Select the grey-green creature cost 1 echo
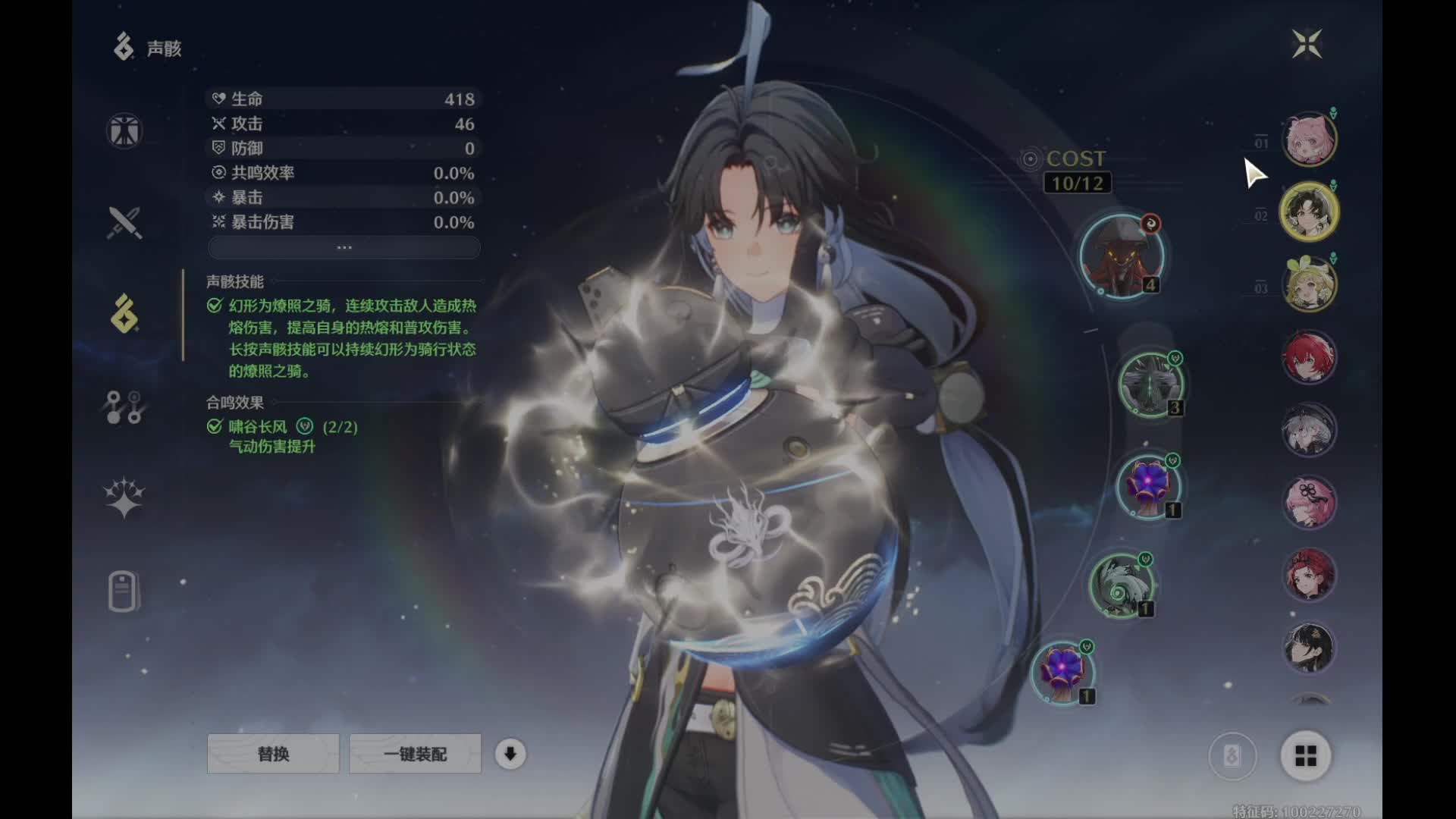The height and width of the screenshot is (819, 1456). coord(1121,585)
